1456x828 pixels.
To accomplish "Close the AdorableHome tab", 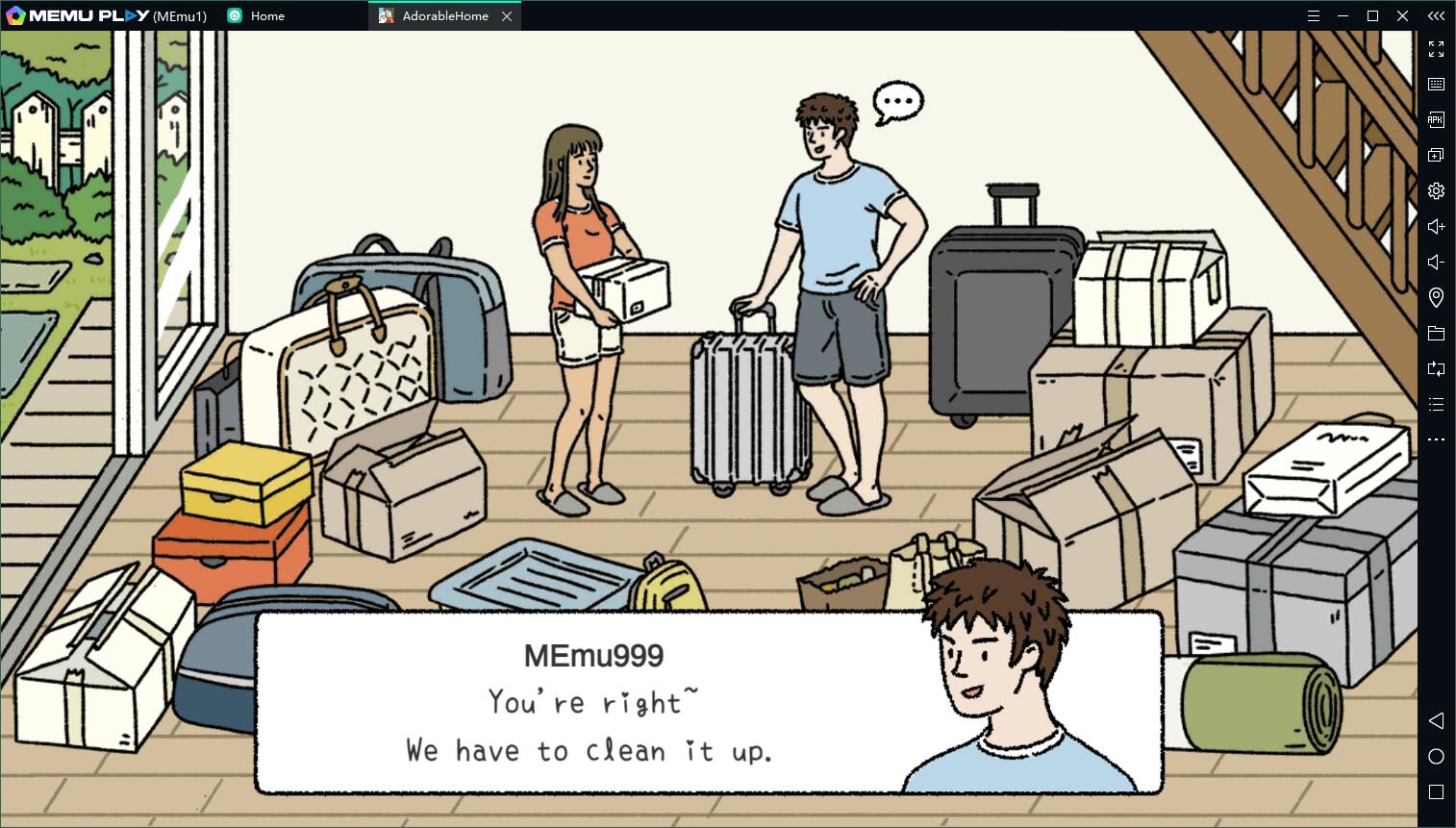I will 507,16.
